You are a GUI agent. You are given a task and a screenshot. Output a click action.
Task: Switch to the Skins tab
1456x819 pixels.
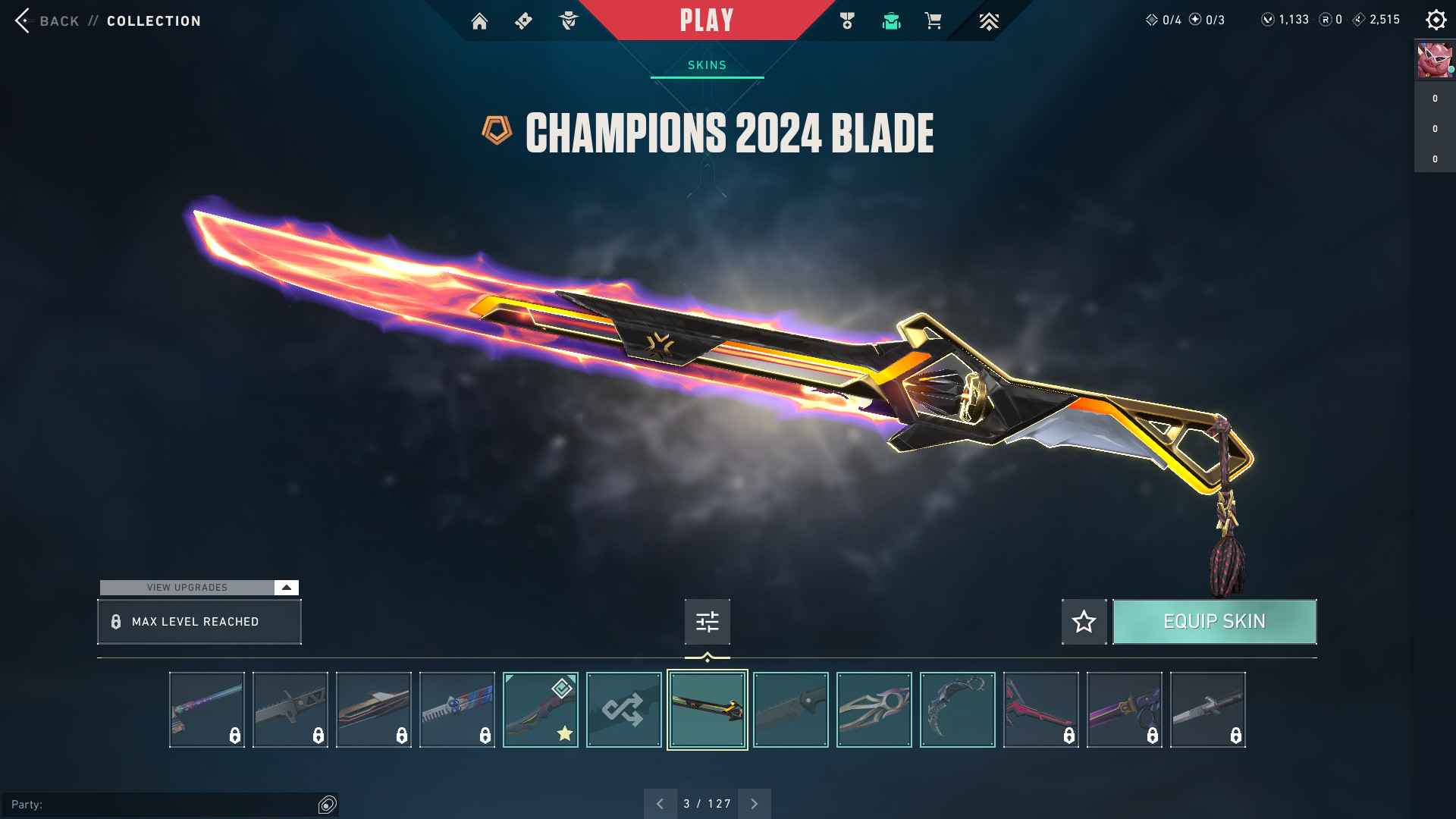[x=707, y=65]
